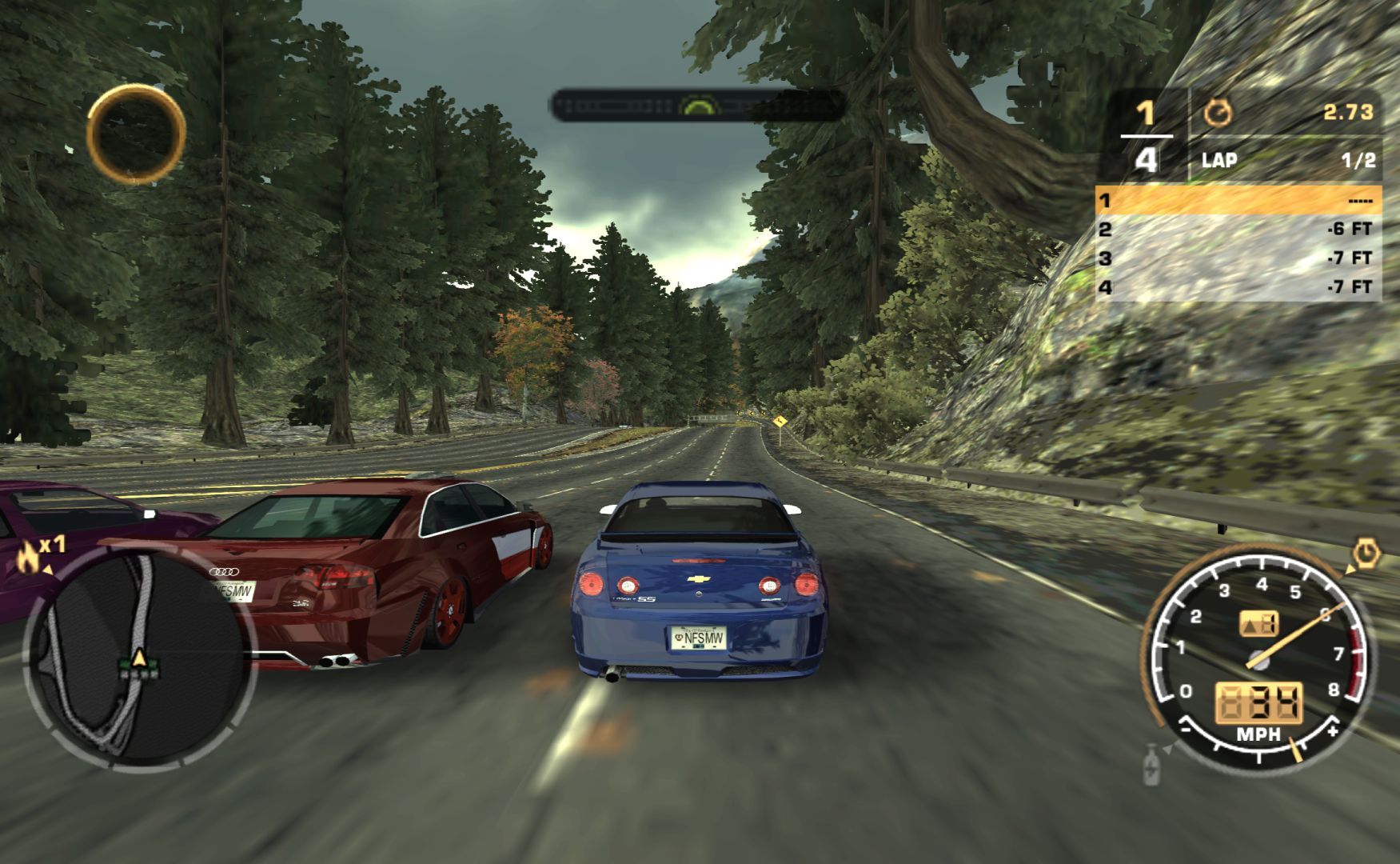Select the highlighted first place leaderboard row
The image size is (1400, 864).
tap(1238, 200)
